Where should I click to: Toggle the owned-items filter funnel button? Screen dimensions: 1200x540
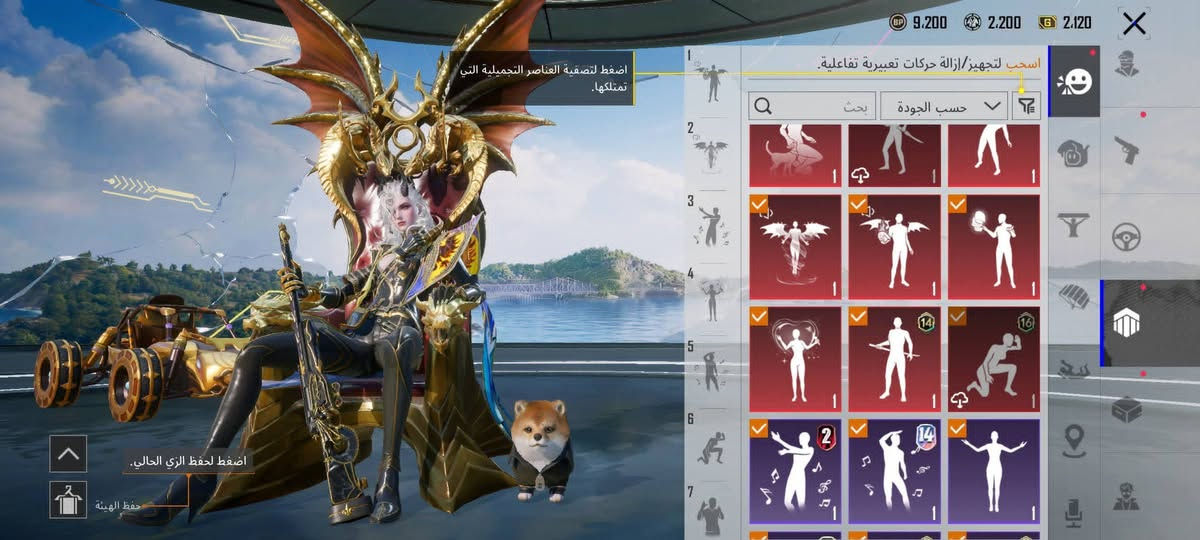[x=1026, y=105]
